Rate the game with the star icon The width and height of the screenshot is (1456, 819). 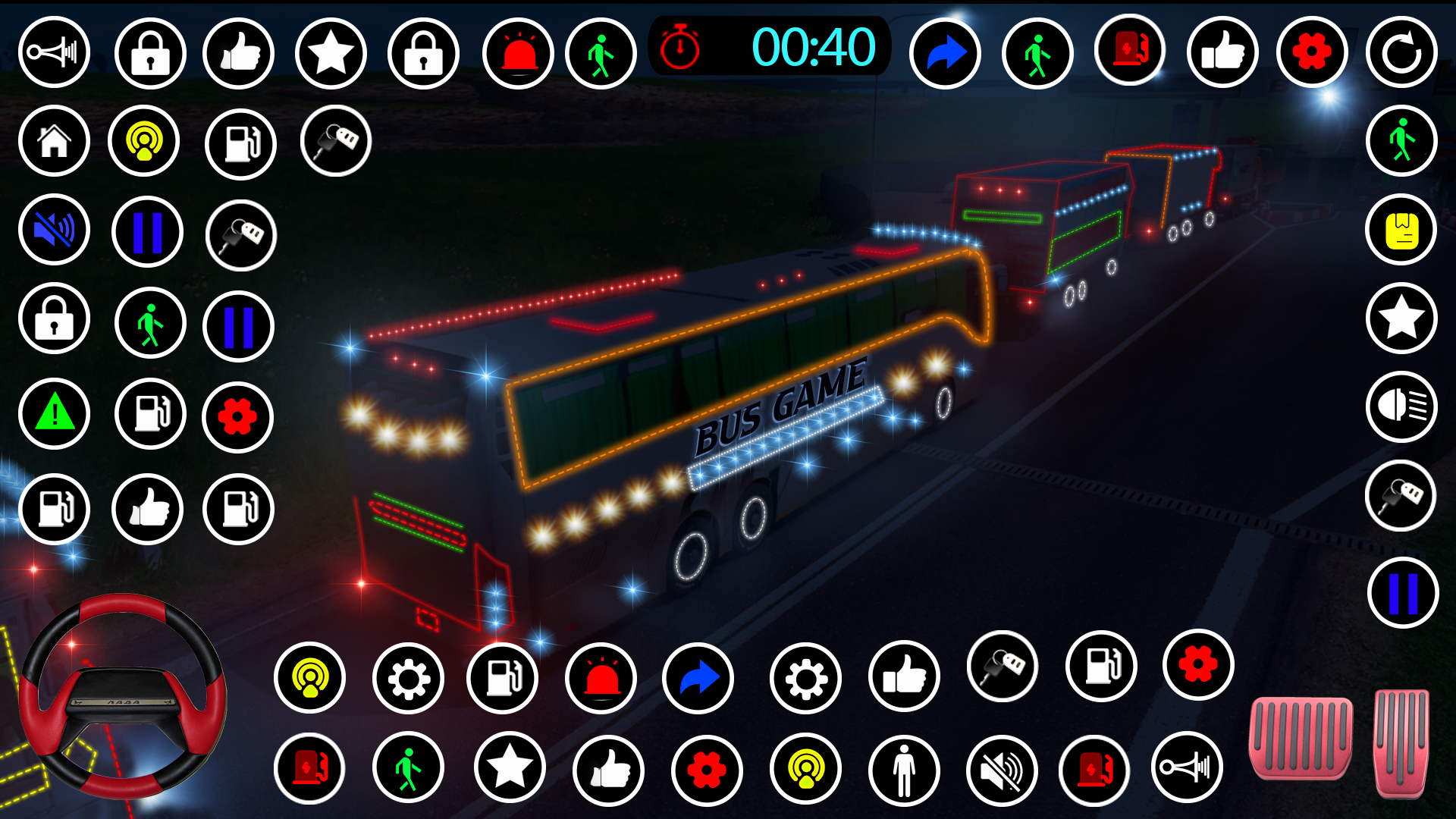(331, 52)
